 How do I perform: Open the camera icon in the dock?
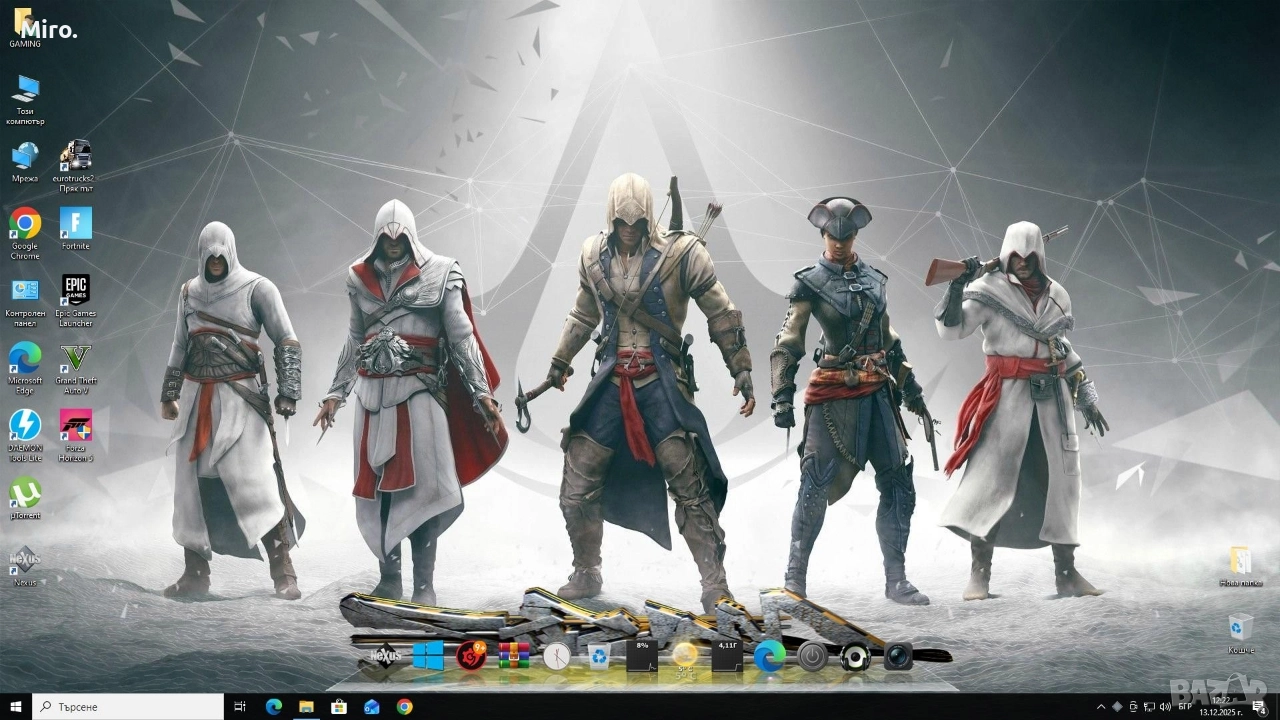[898, 657]
